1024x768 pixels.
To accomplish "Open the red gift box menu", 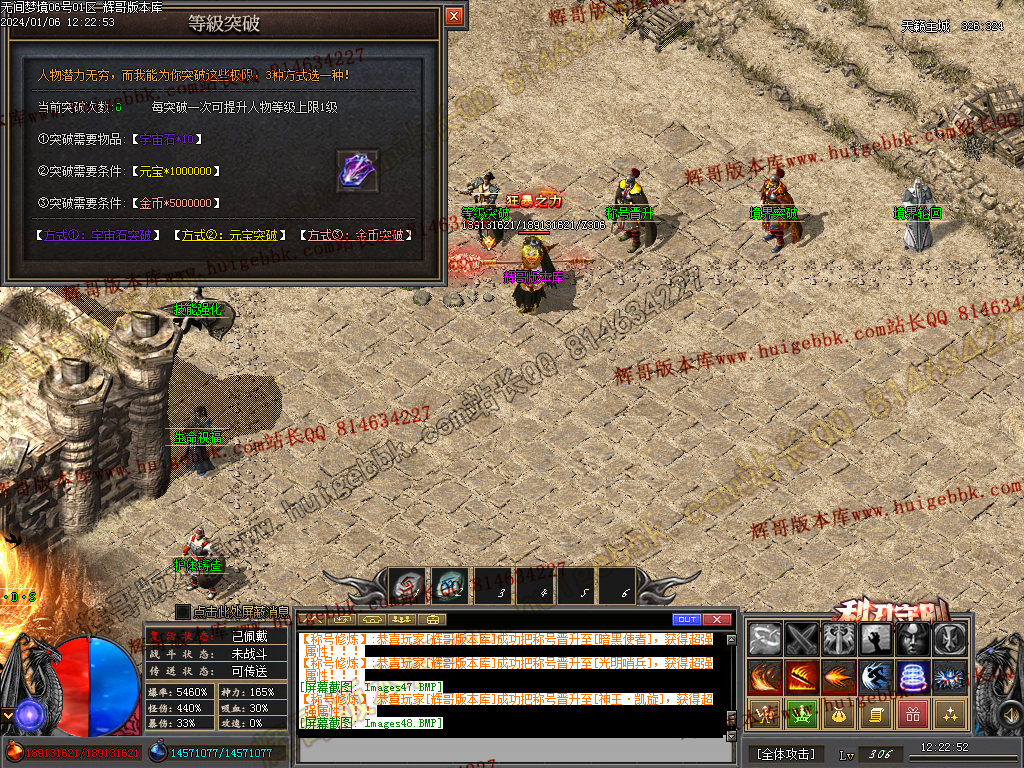I will click(913, 714).
